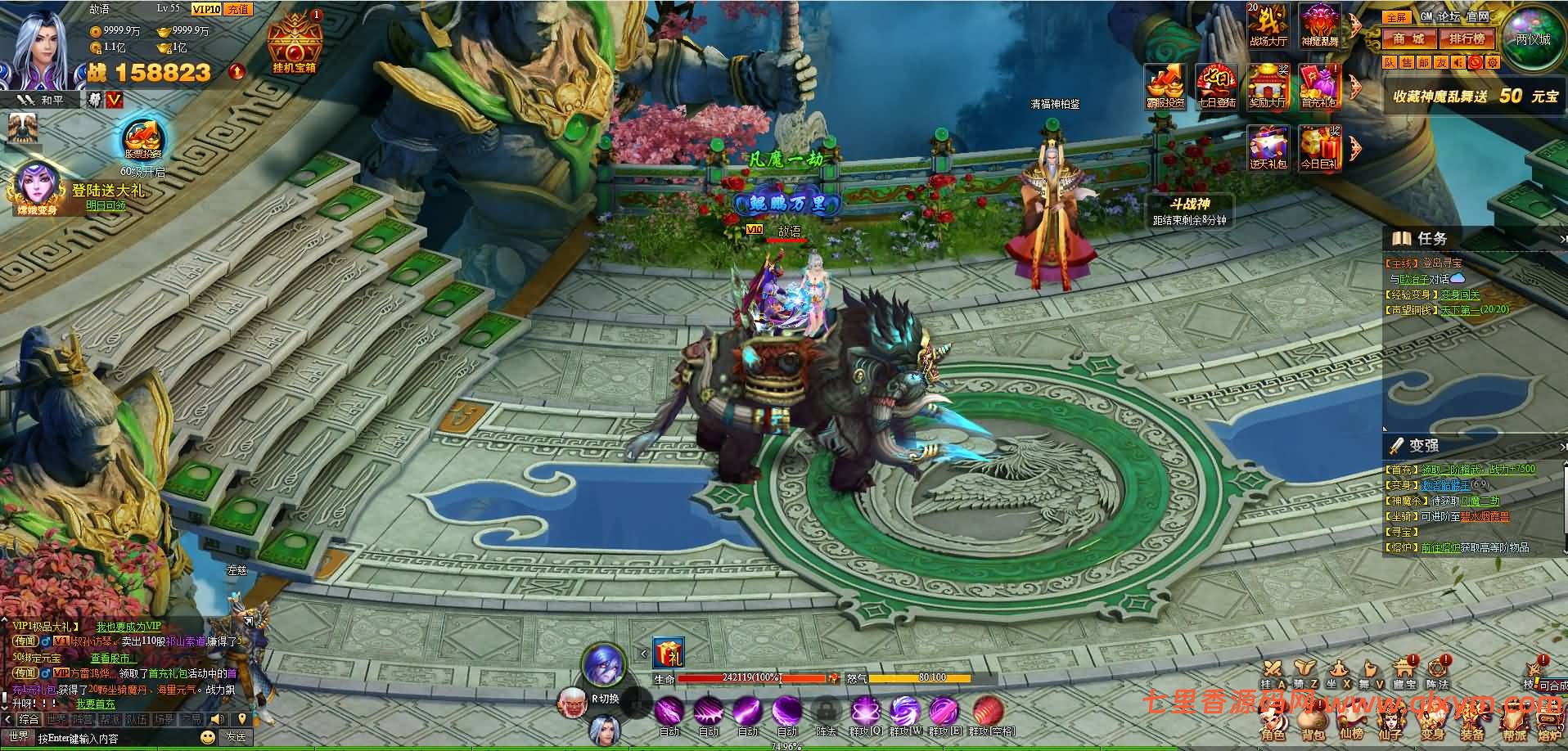1568x751 pixels.
Task: Open the gear settings icon near minimap
Action: tap(1493, 62)
